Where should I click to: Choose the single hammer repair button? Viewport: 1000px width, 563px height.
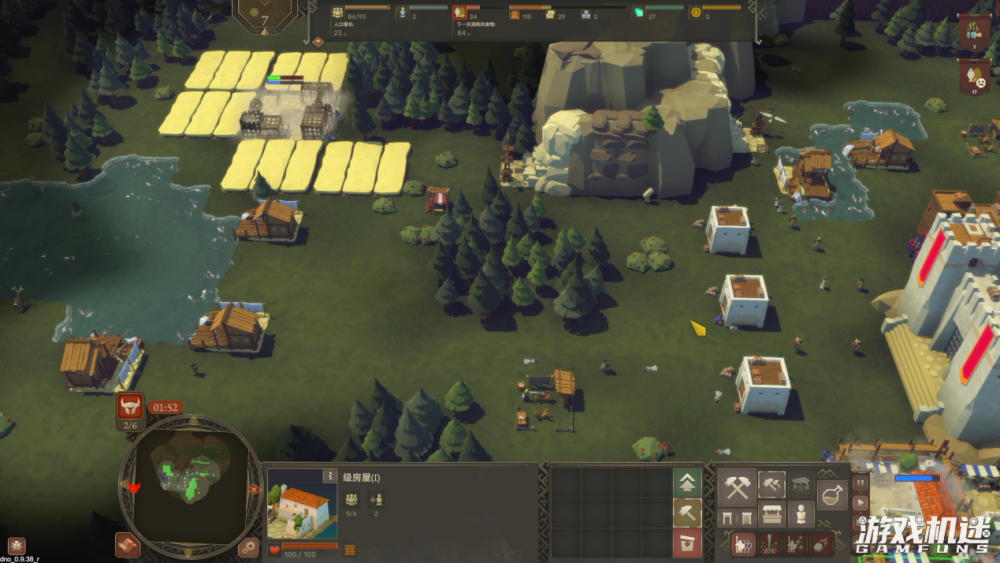[687, 513]
